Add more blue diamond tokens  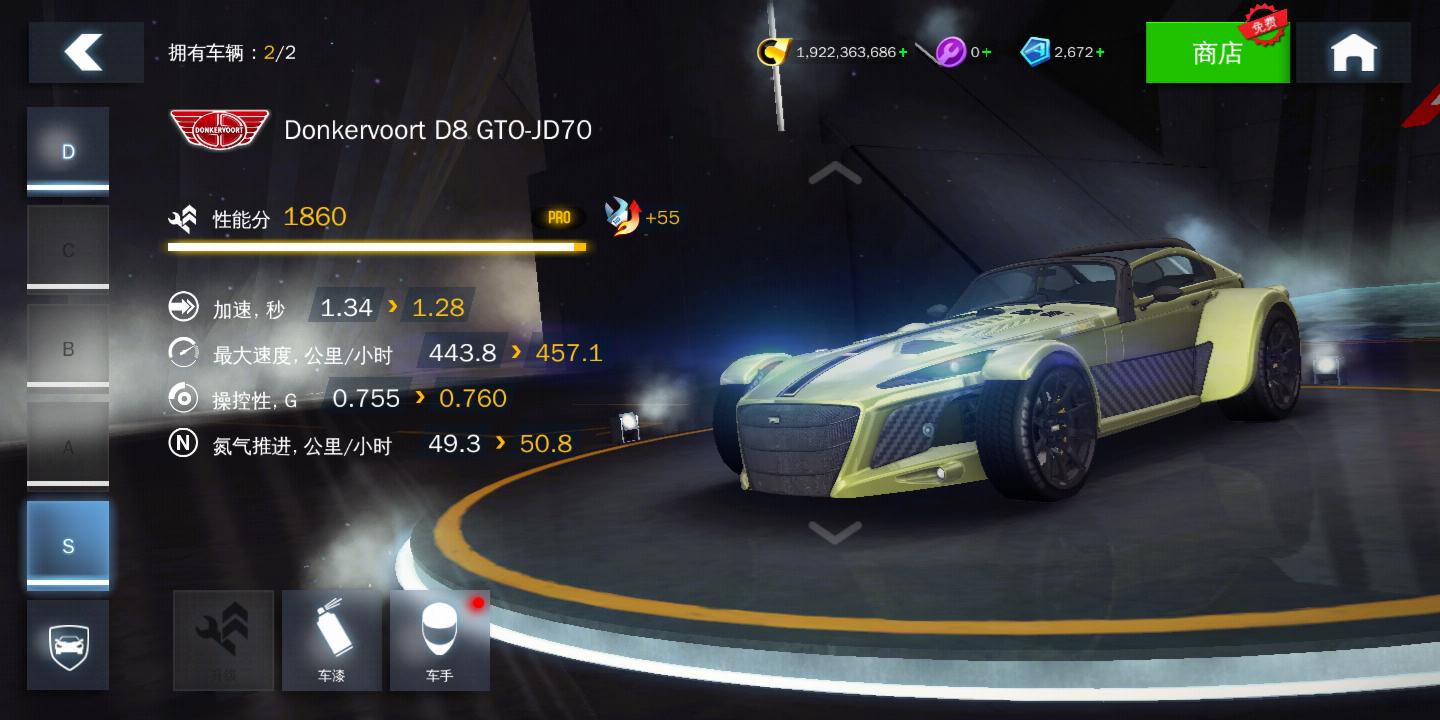point(1100,52)
